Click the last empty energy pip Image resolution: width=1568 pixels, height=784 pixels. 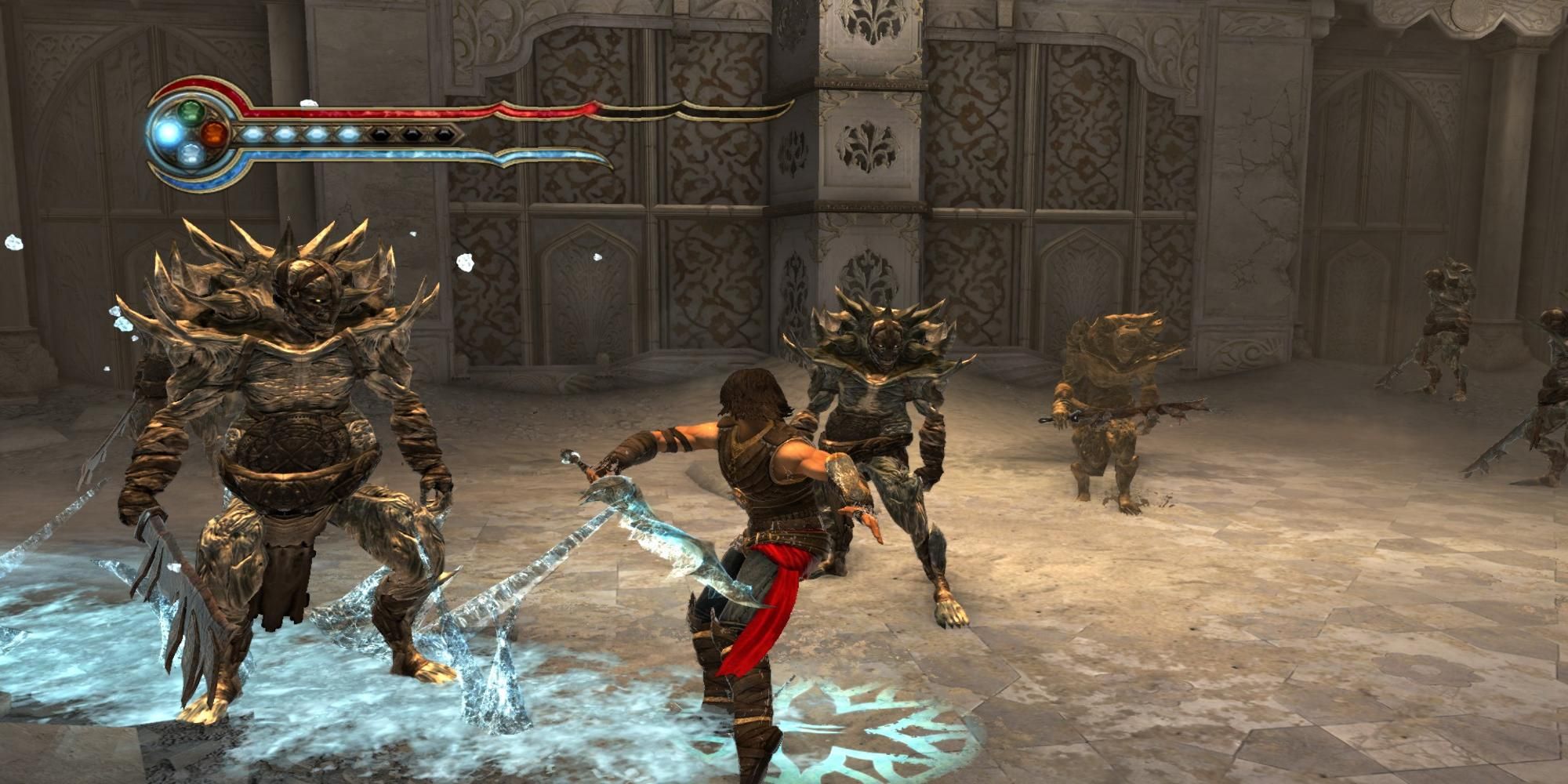[445, 135]
